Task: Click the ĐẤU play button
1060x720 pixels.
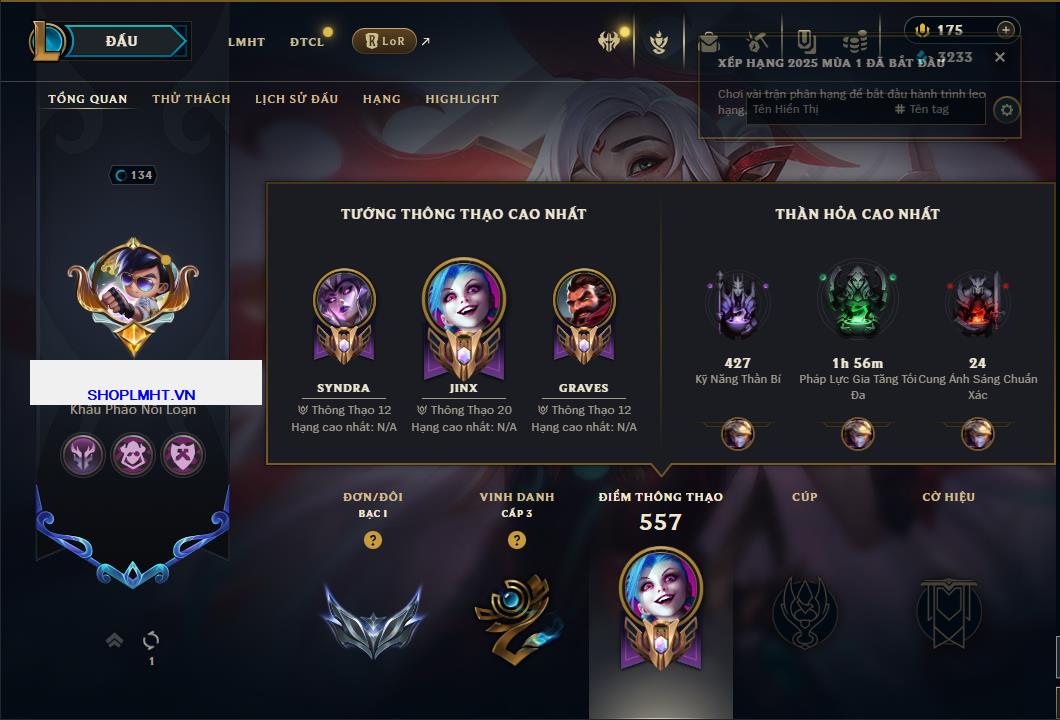Action: click(x=120, y=41)
